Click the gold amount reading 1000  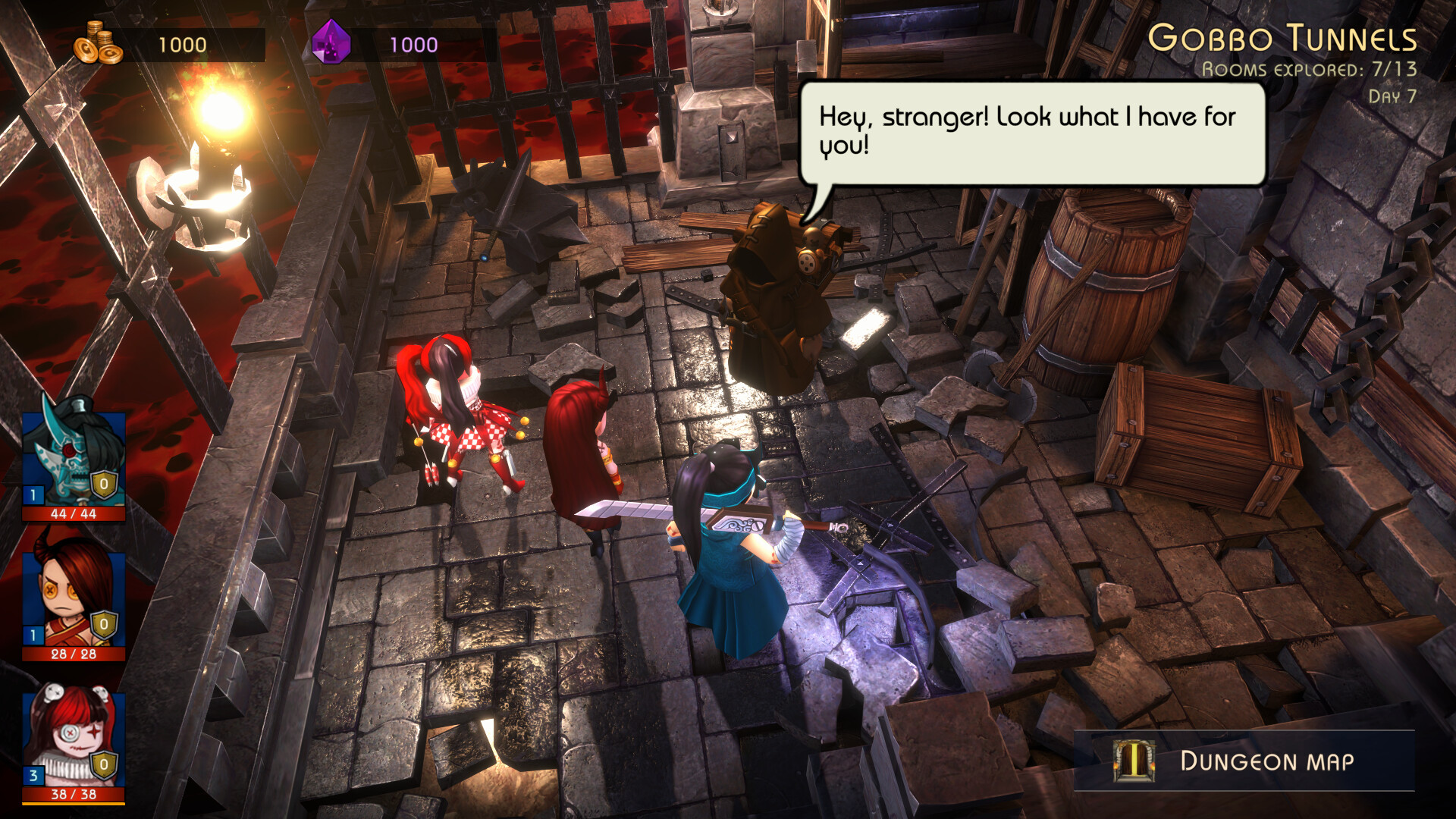182,43
